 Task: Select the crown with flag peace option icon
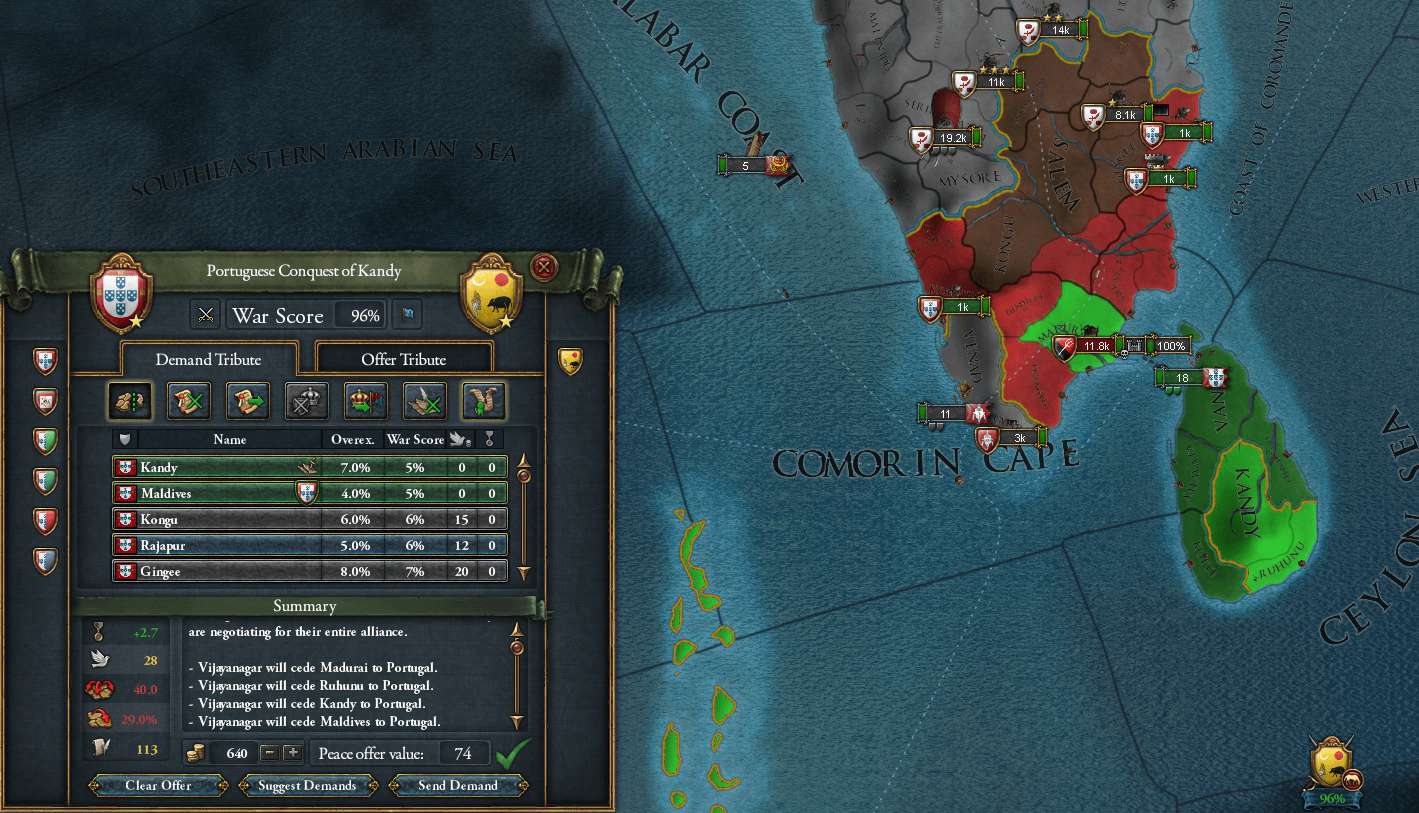[x=365, y=401]
